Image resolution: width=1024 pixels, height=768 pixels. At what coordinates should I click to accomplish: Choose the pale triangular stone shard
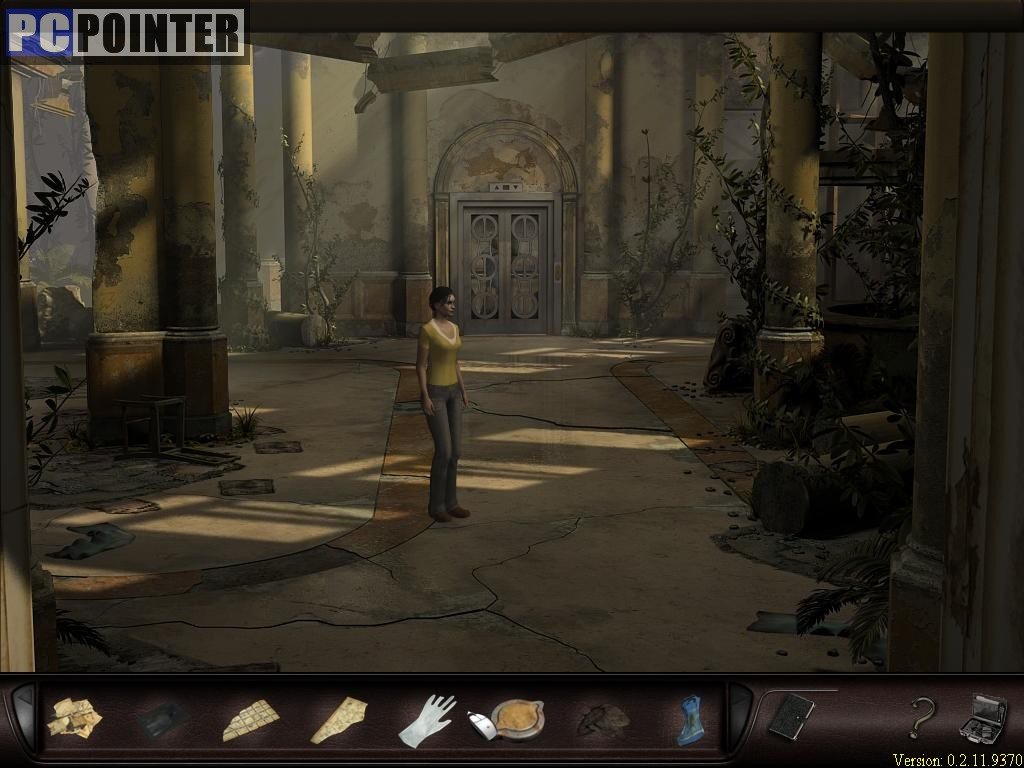pyautogui.click(x=338, y=720)
